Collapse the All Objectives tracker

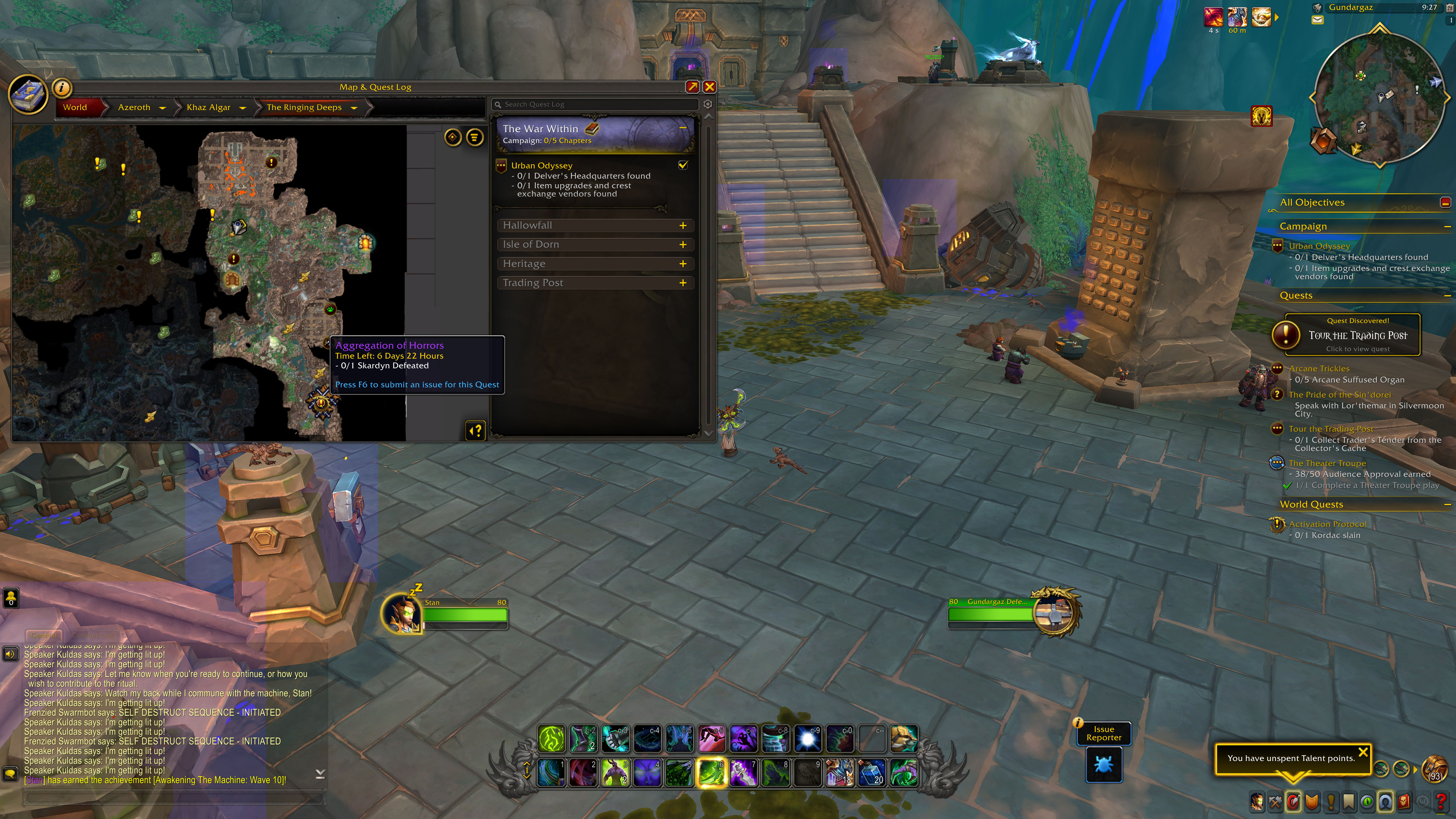click(1445, 202)
